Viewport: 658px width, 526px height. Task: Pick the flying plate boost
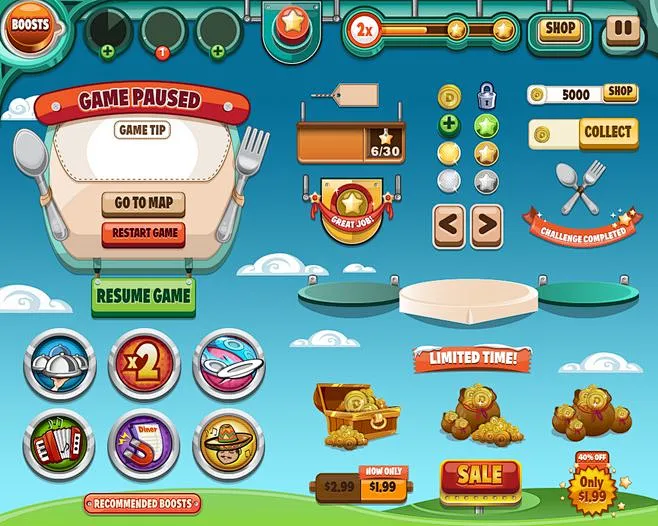tap(228, 365)
